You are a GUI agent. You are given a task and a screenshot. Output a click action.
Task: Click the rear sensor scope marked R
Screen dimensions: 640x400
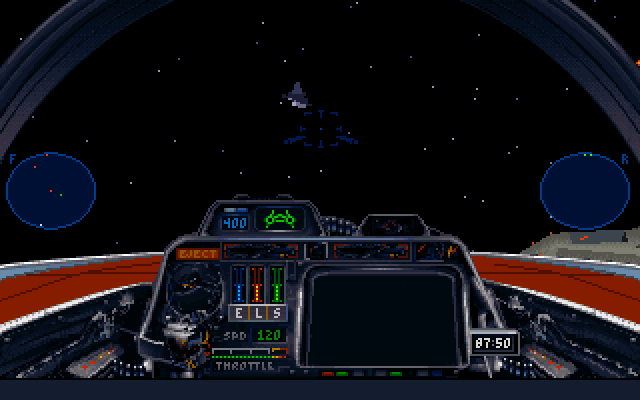pyautogui.click(x=586, y=190)
